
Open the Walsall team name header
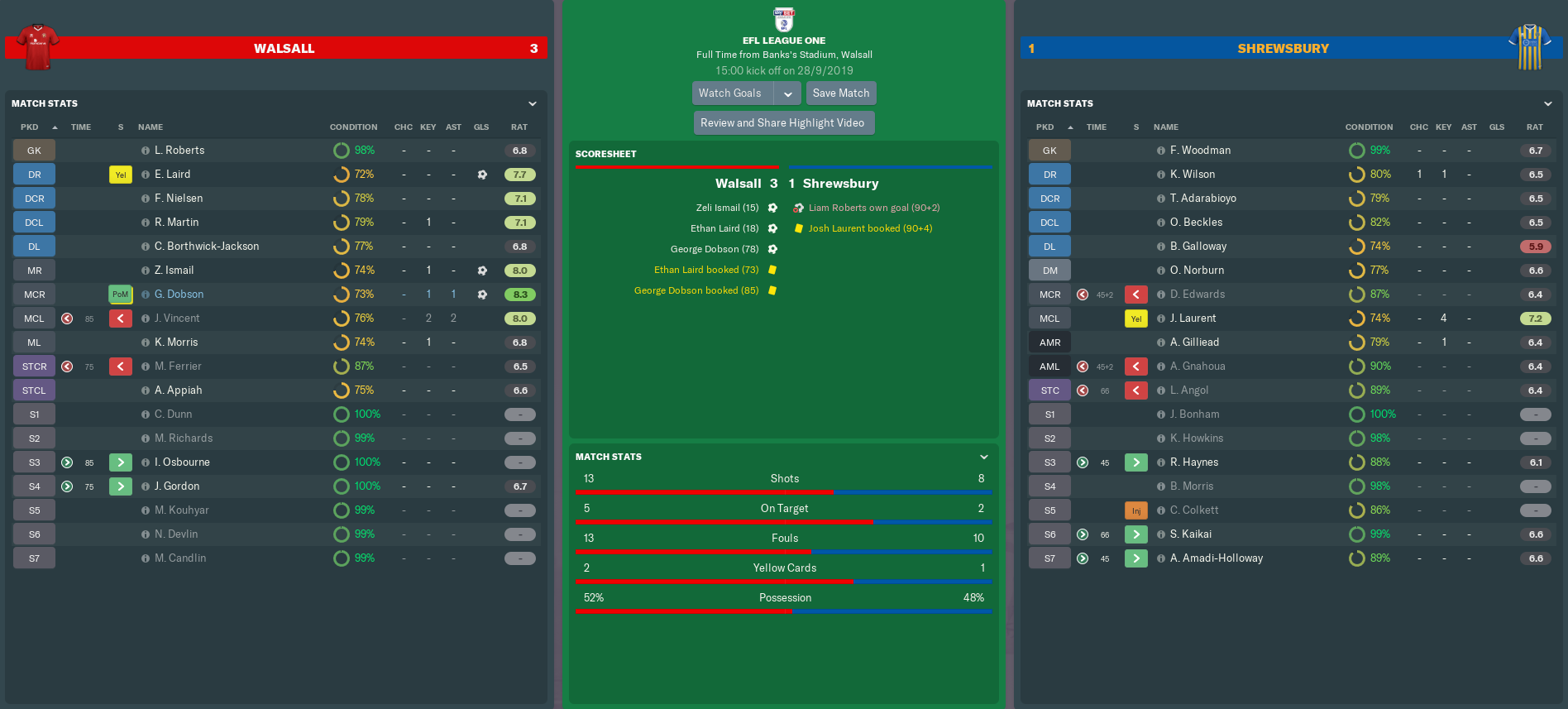click(x=284, y=49)
